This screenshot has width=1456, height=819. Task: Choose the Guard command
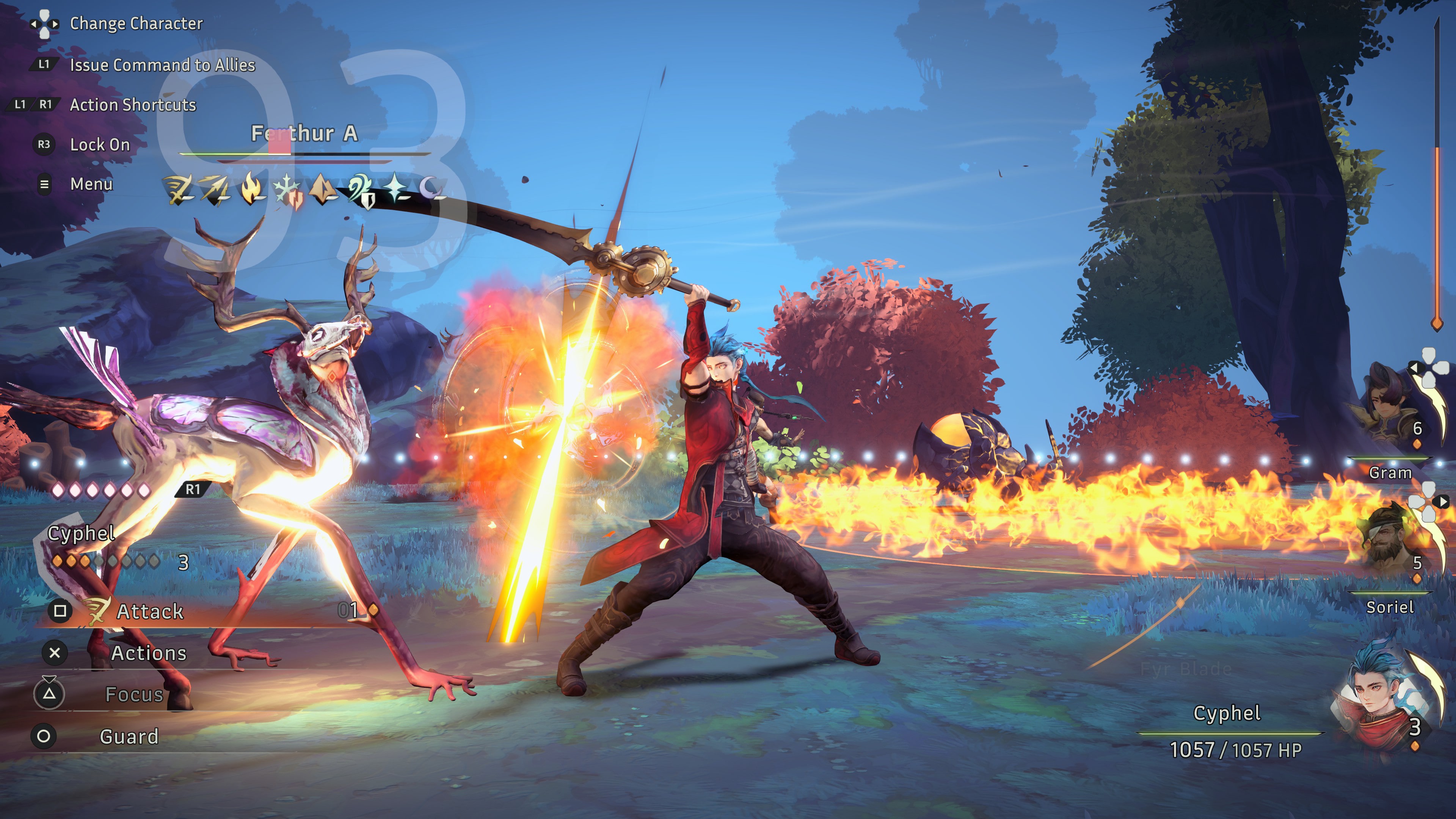tap(129, 736)
